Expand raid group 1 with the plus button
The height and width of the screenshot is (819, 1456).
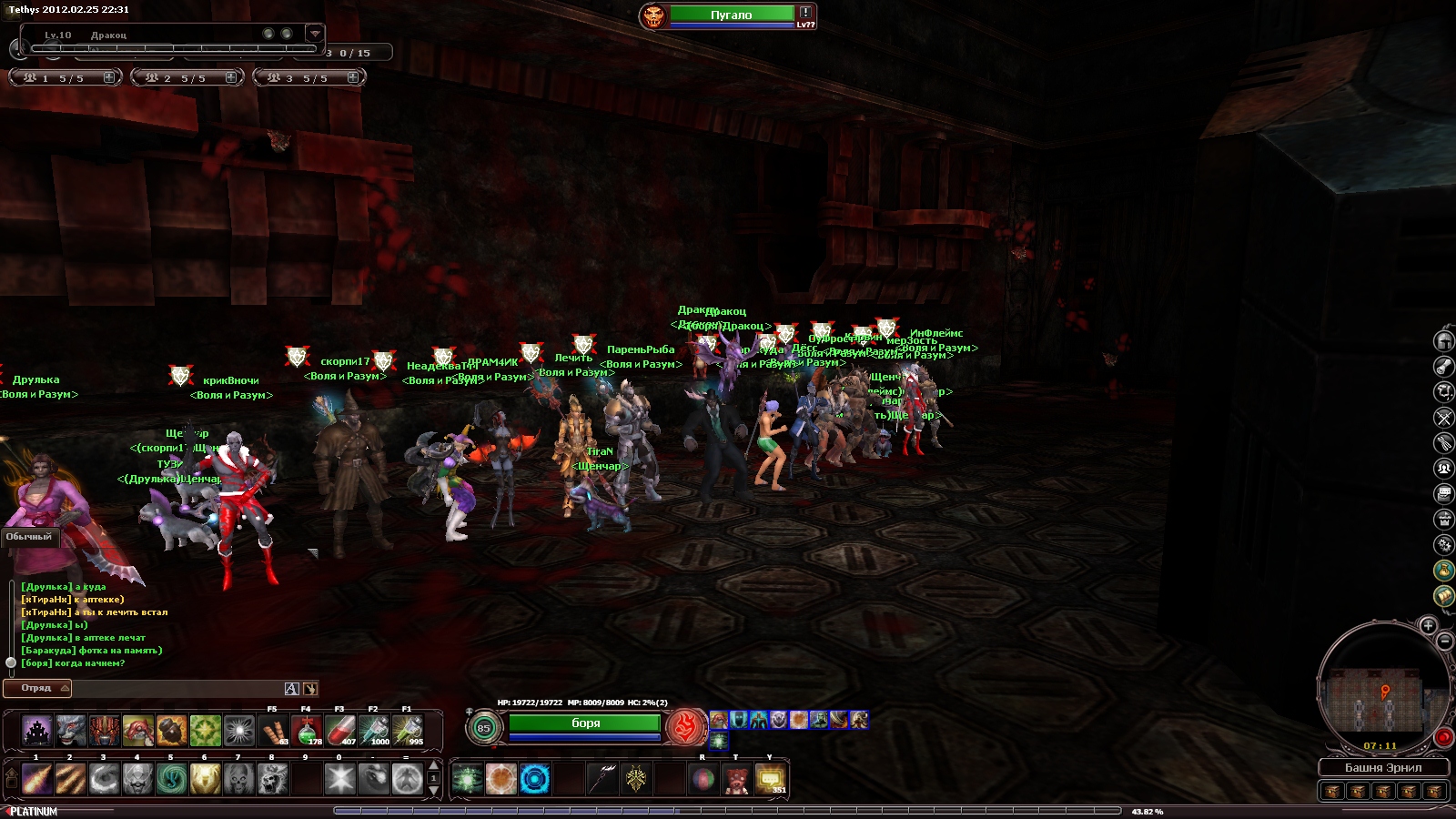pos(109,78)
